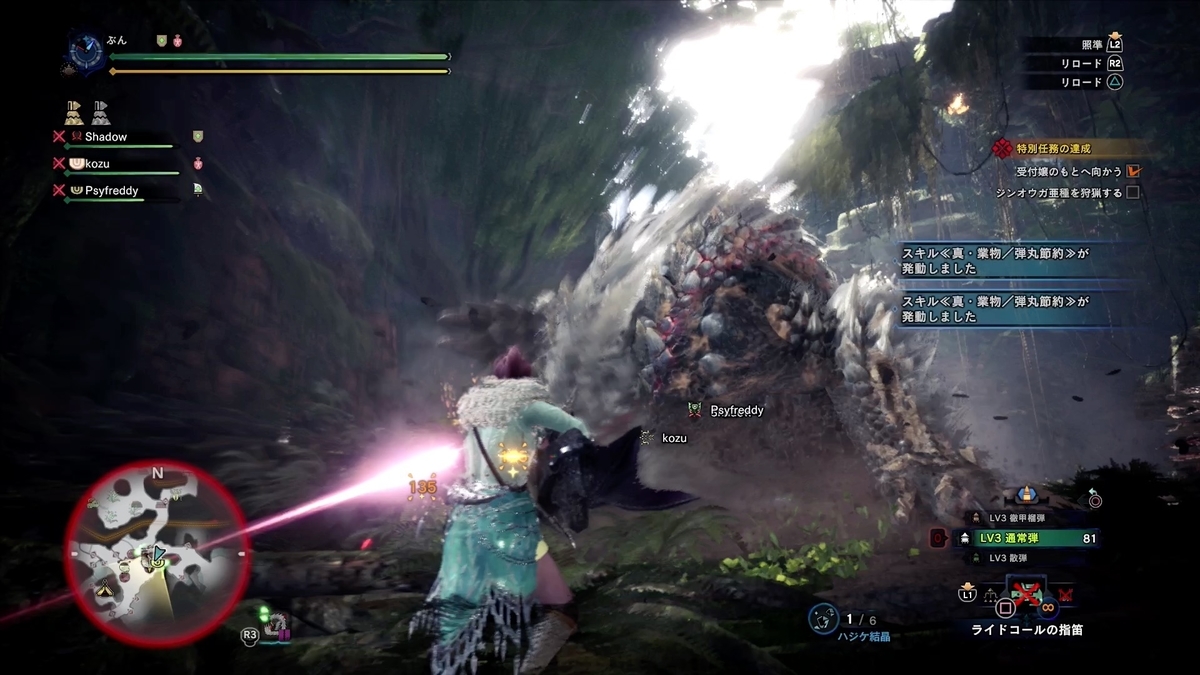Screen dimensions: 1200x675
Task: Select party member Psyfreddy in the list
Action: click(x=113, y=188)
